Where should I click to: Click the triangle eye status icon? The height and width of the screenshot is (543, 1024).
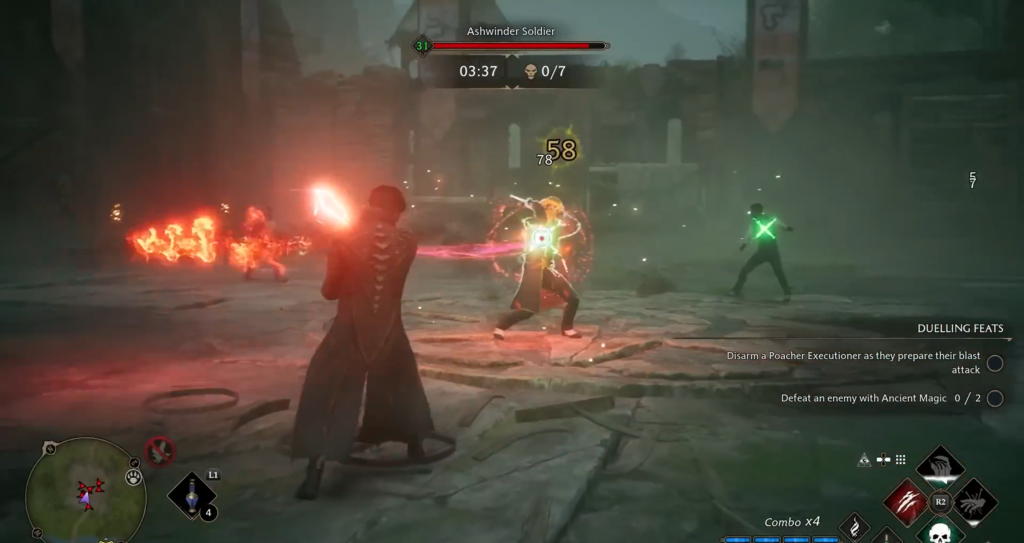[x=864, y=460]
